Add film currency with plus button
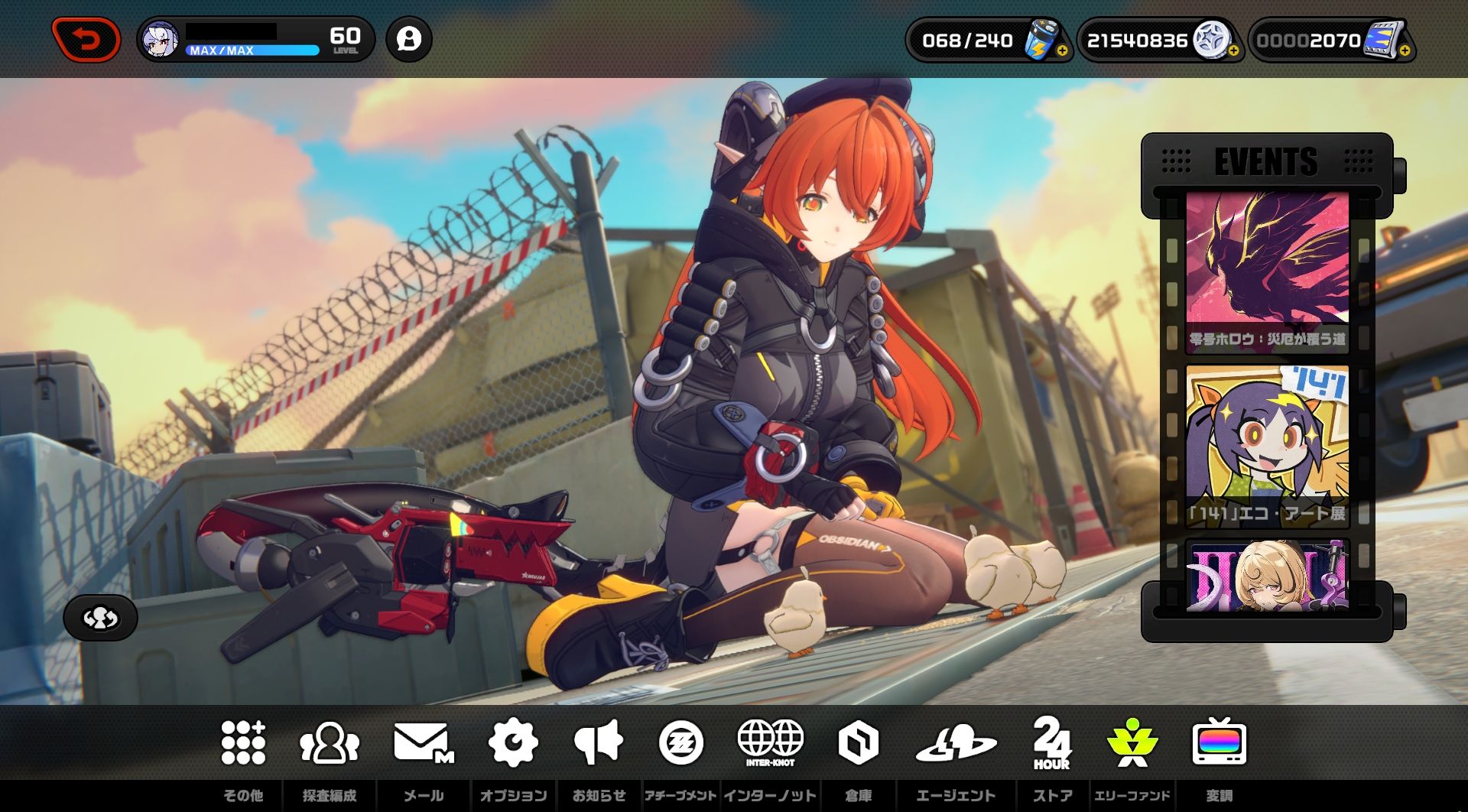 1405,51
